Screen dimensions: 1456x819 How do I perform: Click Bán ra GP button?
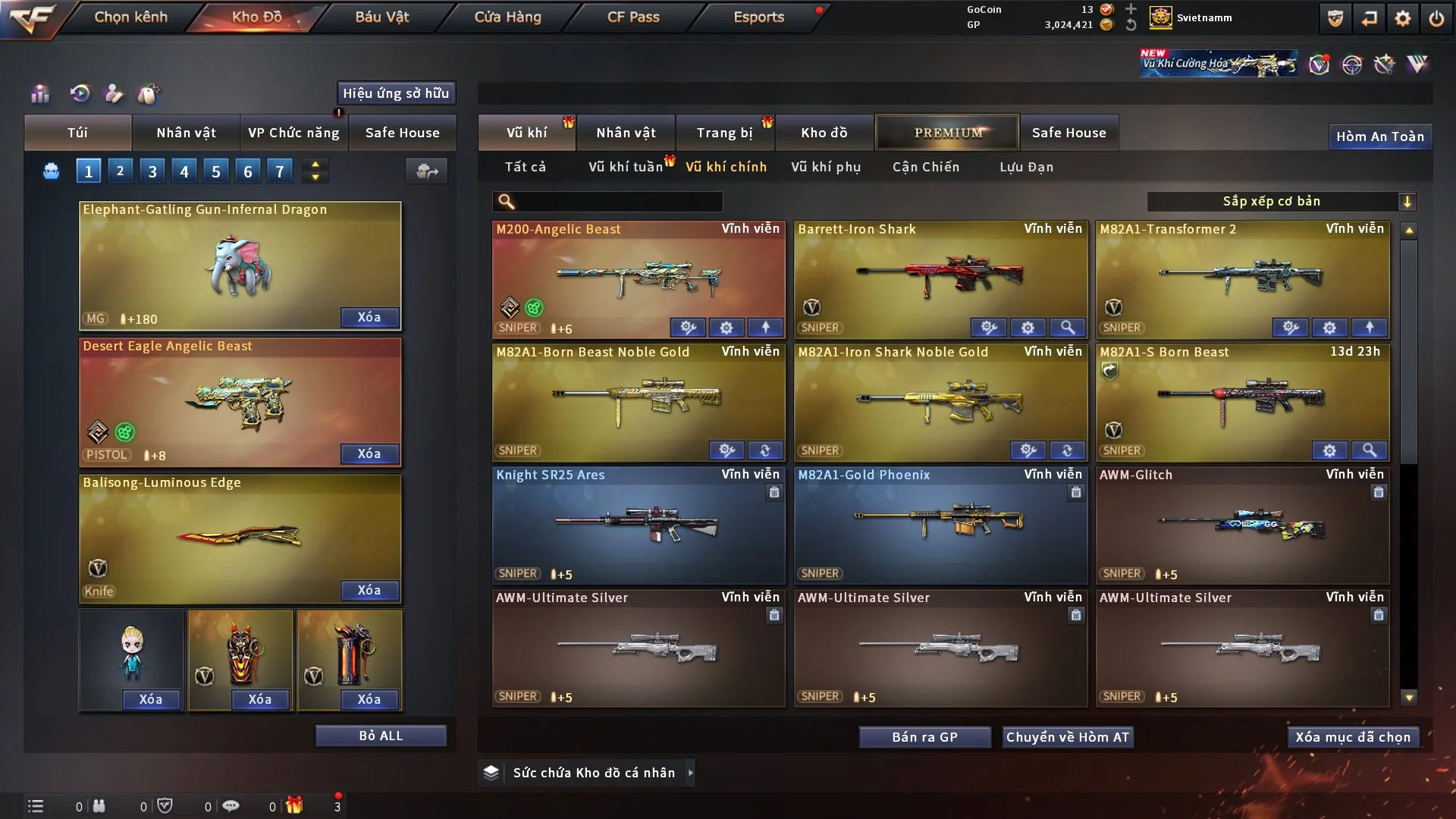click(924, 737)
